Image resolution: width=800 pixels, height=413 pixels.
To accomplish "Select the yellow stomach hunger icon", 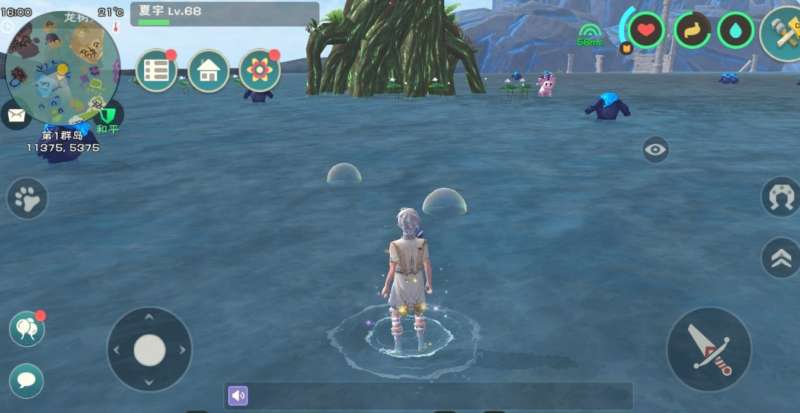I will [x=692, y=30].
